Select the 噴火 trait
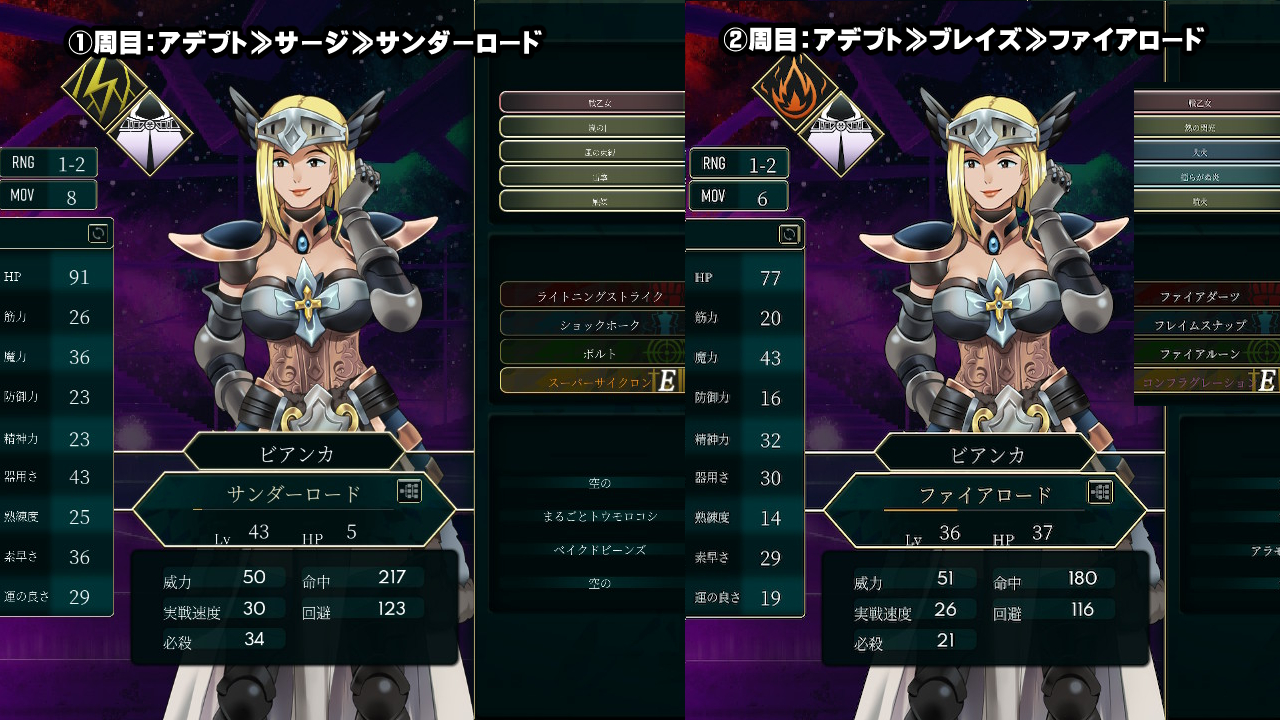1280x720 pixels. pyautogui.click(x=1199, y=200)
